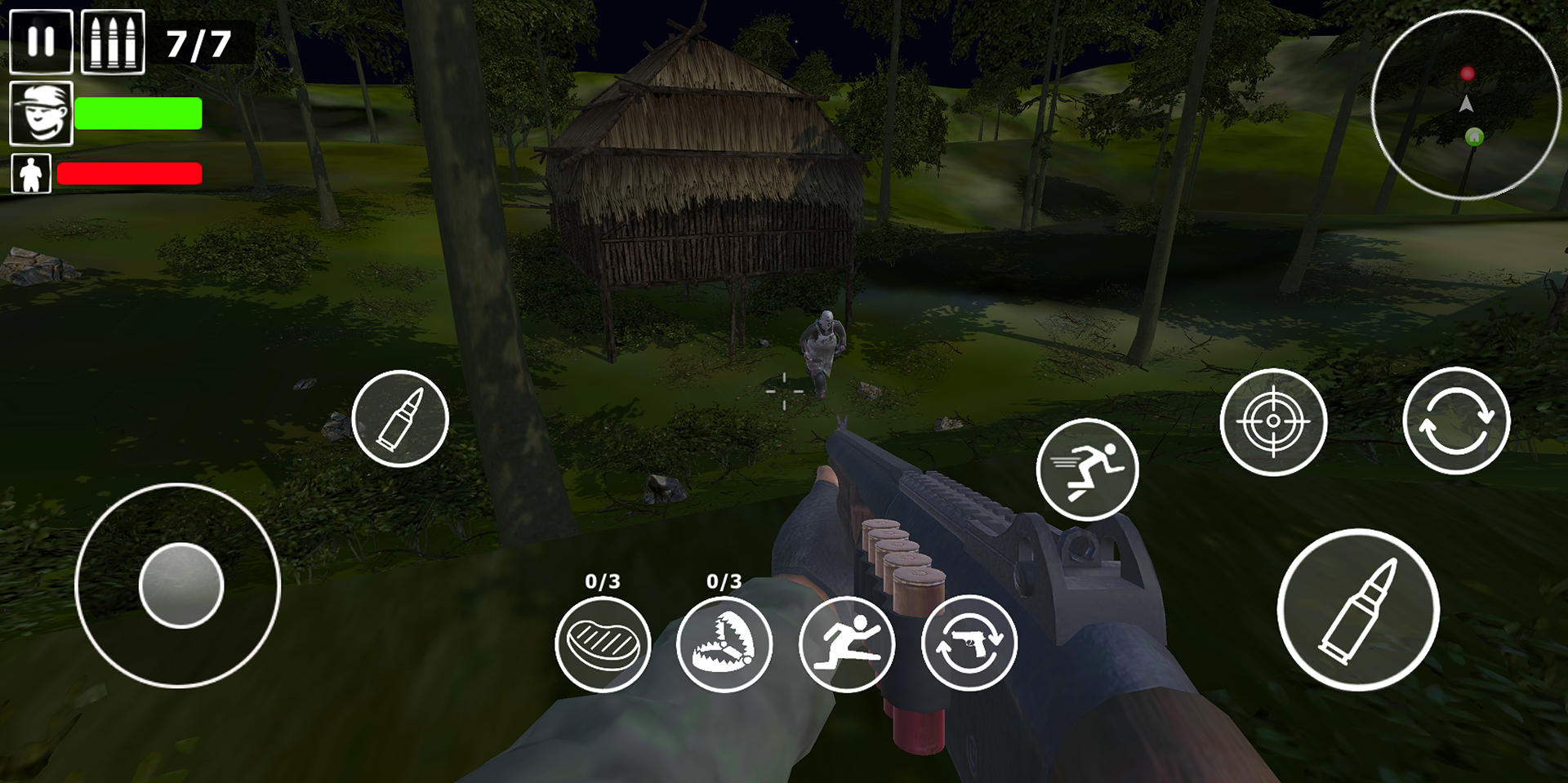
Task: Enable zoomed aiming via the scope reticle
Action: tap(1274, 423)
